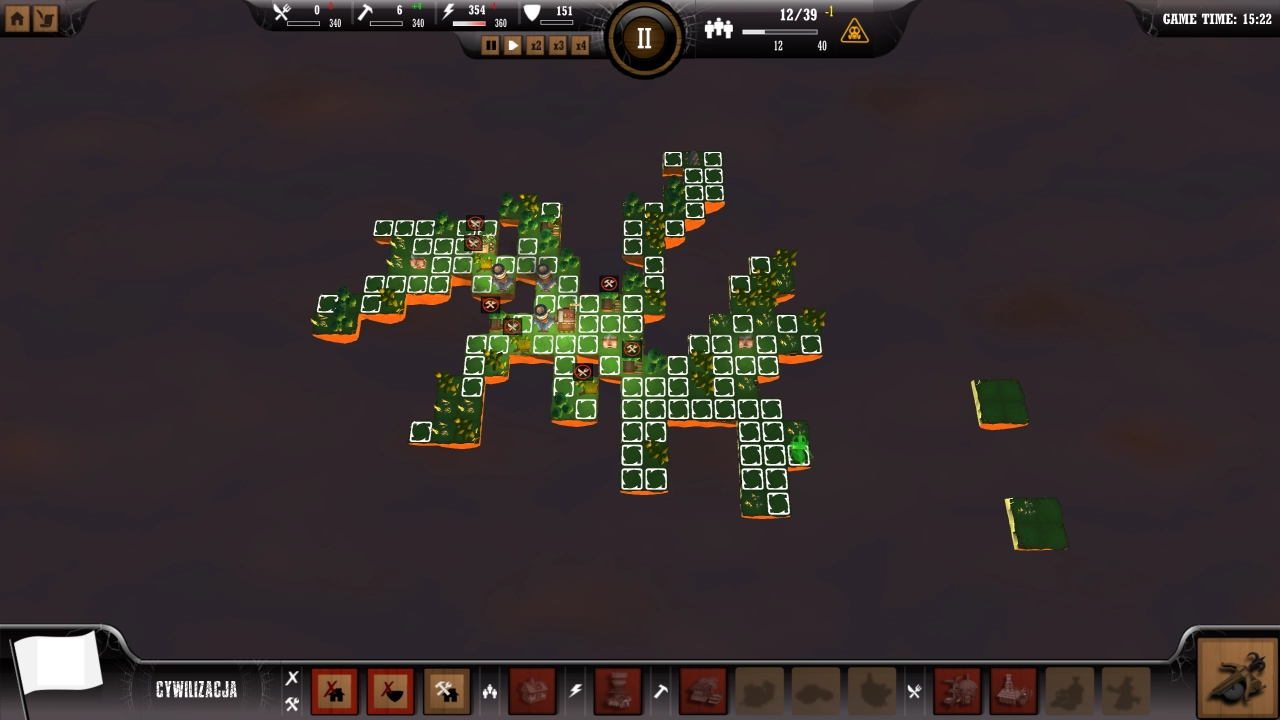Set game speed to x2
Image resolution: width=1280 pixels, height=720 pixels.
click(x=535, y=45)
